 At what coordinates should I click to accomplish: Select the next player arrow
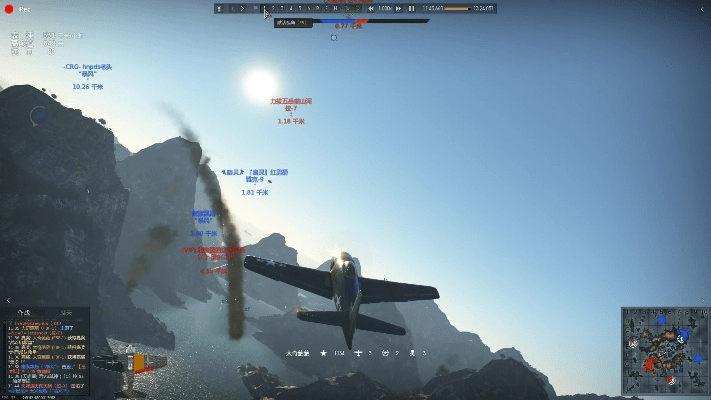click(243, 8)
